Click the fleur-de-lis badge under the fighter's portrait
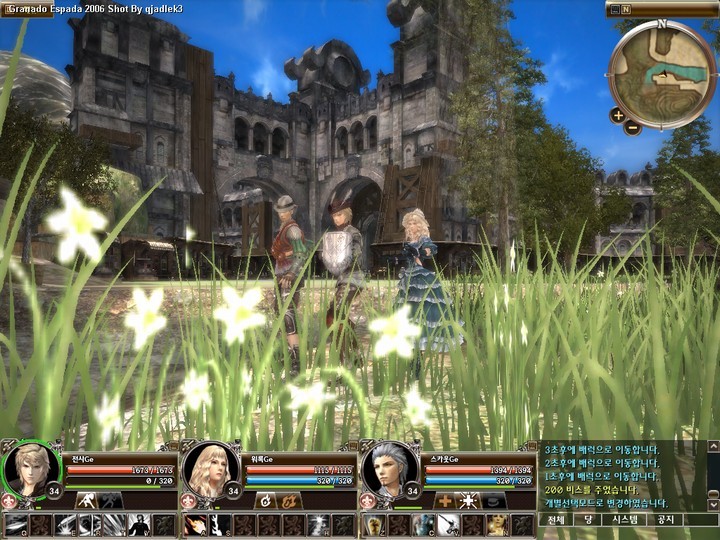This screenshot has height=540, width=720. [9, 500]
